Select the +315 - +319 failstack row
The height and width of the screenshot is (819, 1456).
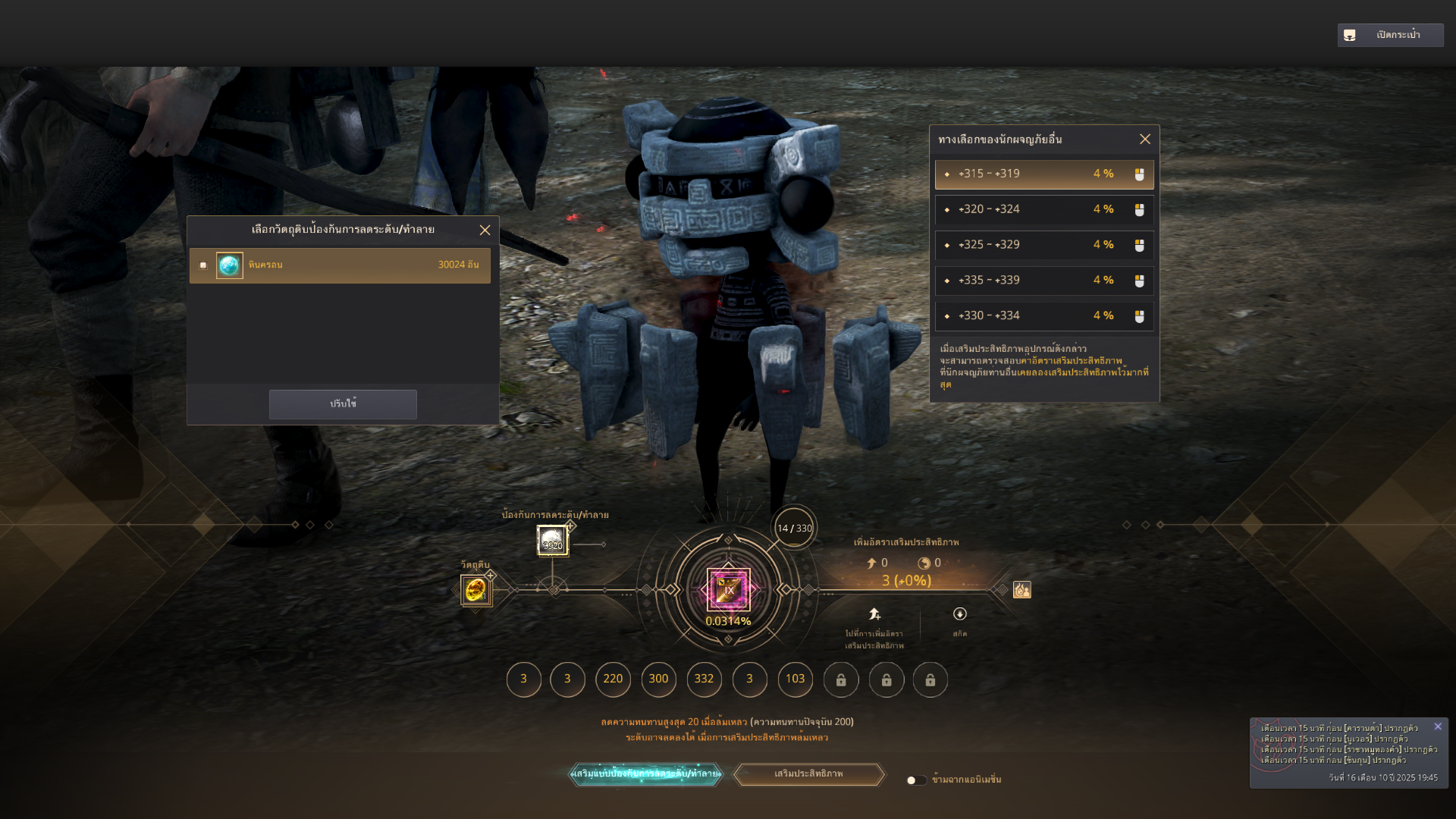(x=1043, y=174)
